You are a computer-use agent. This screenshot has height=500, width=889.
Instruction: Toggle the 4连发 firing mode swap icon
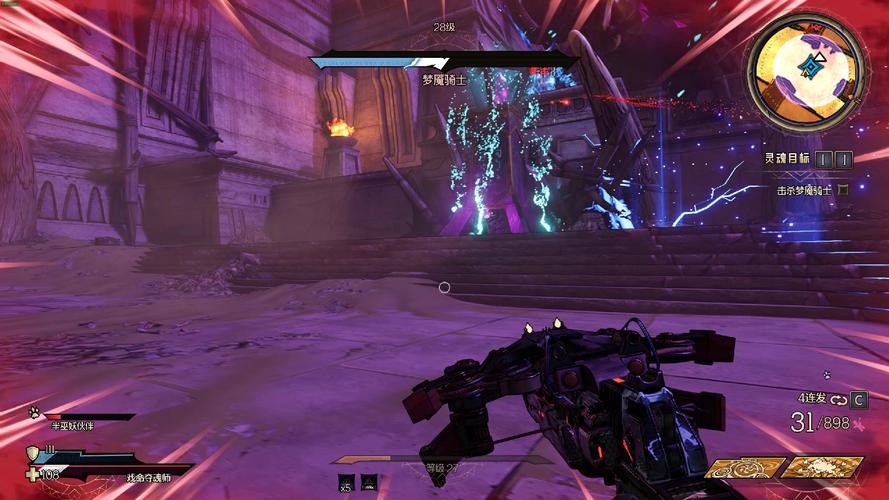click(838, 399)
